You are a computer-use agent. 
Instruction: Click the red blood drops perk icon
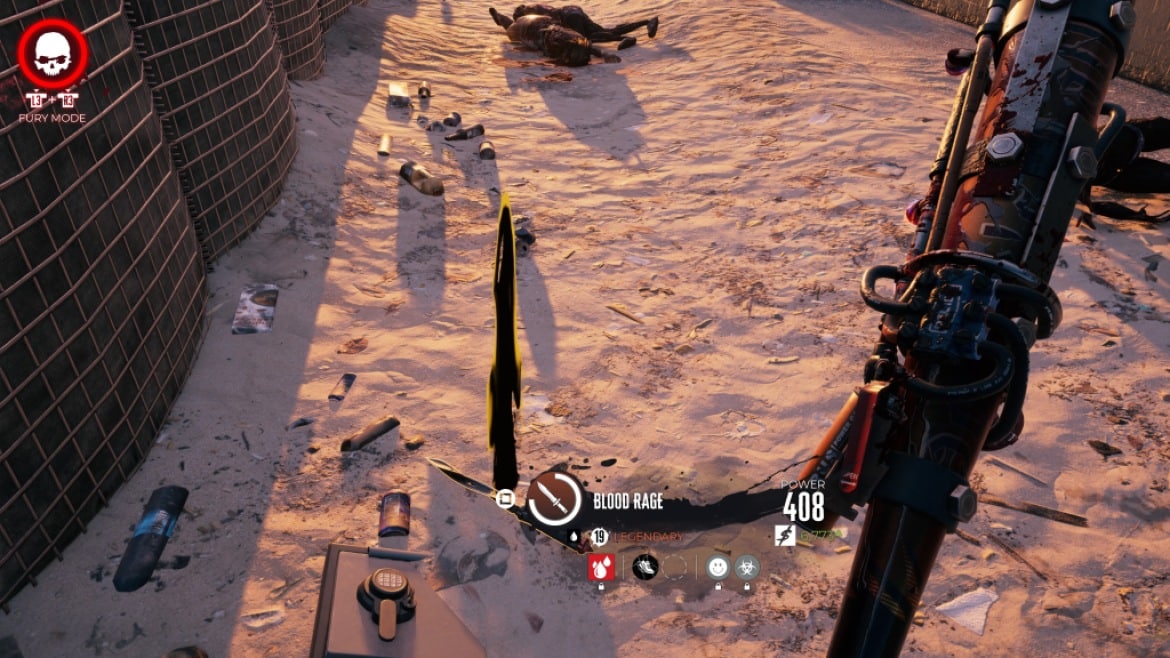click(x=602, y=567)
